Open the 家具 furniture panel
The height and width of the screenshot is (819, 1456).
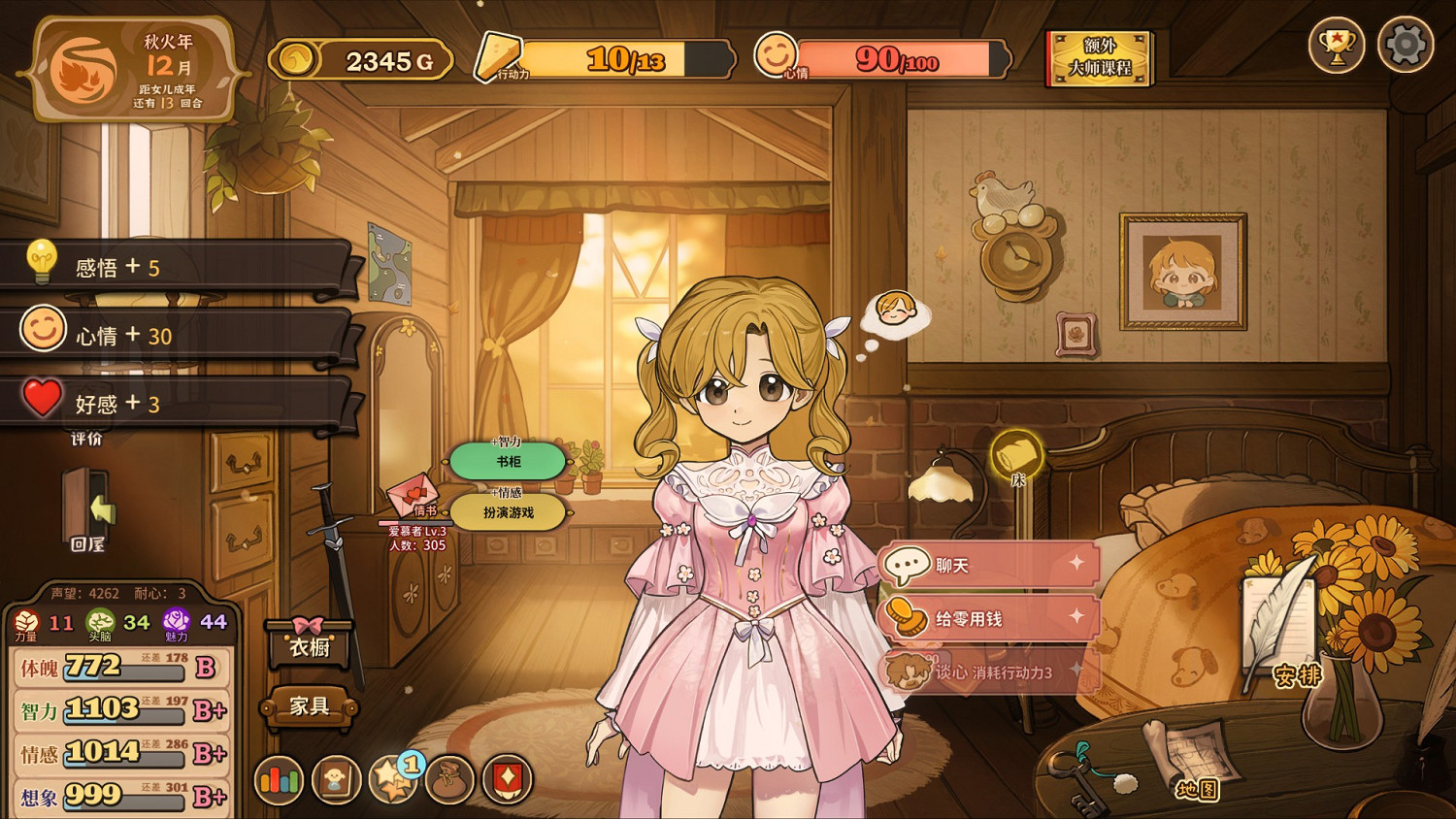309,708
